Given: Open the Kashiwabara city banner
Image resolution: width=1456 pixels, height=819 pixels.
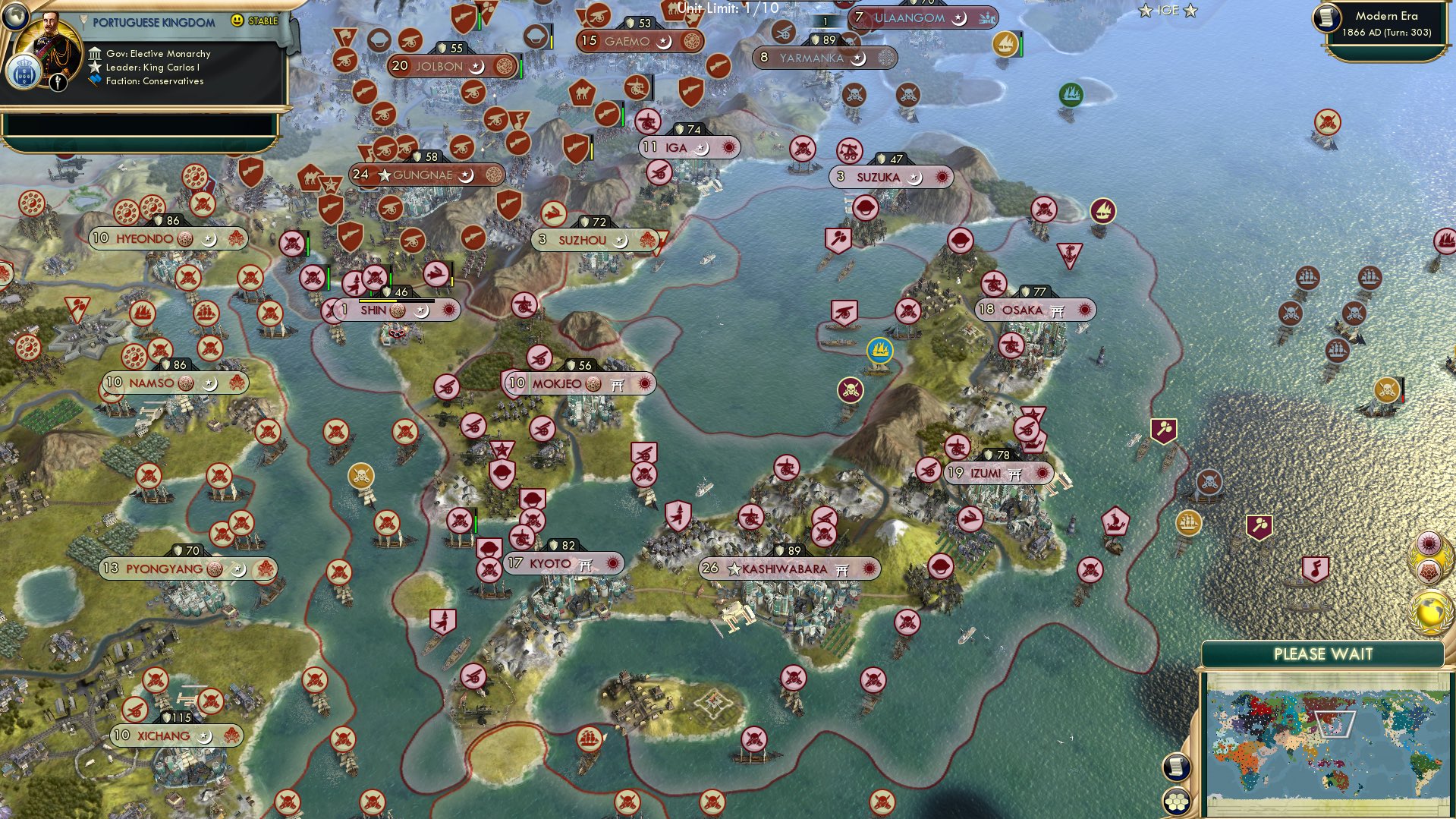Looking at the screenshot, I should point(789,568).
